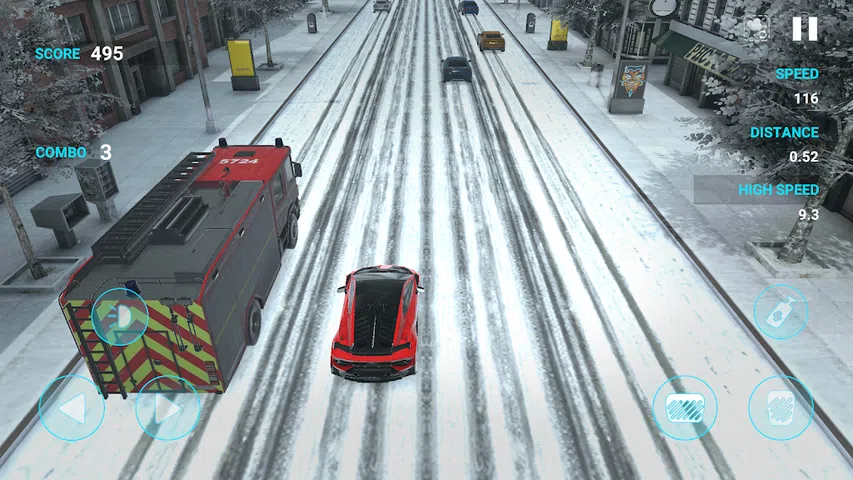Toggle the headlights button

click(120, 318)
